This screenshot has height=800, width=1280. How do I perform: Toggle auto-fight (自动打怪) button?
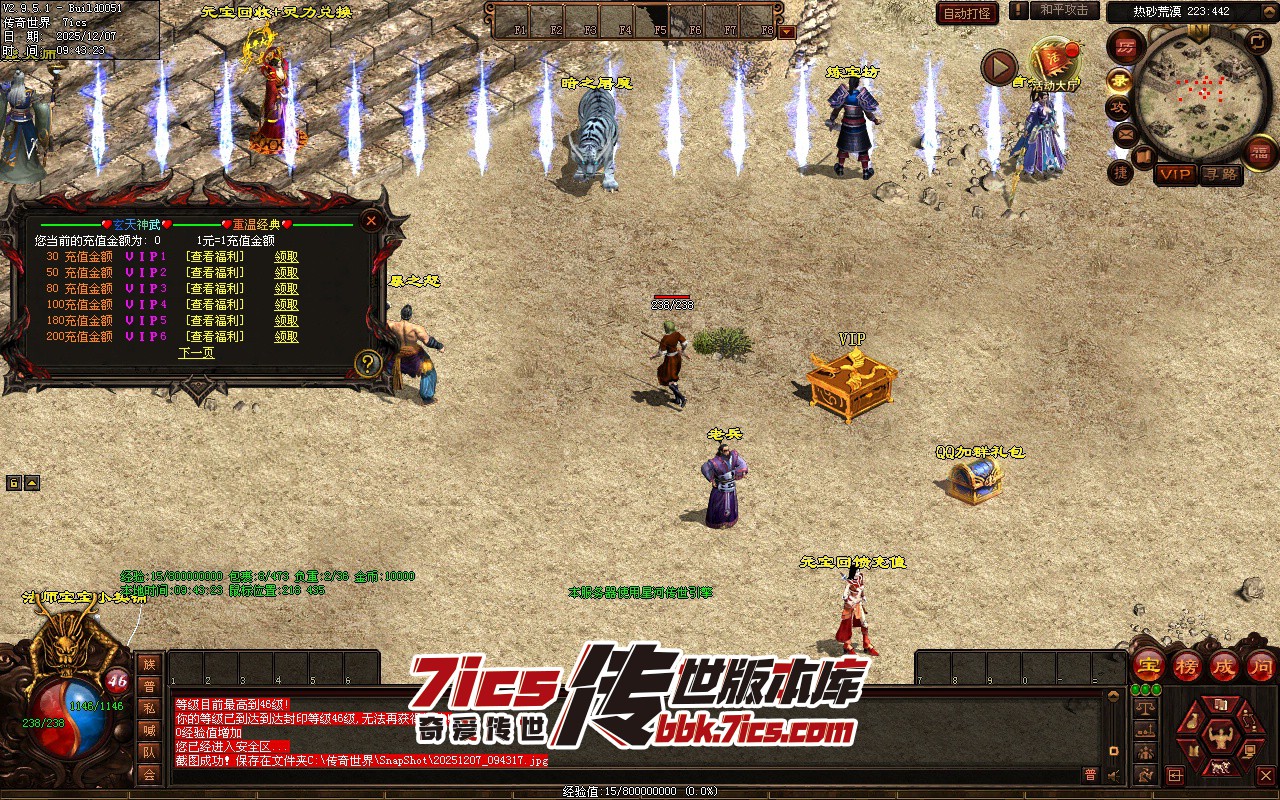tap(967, 13)
